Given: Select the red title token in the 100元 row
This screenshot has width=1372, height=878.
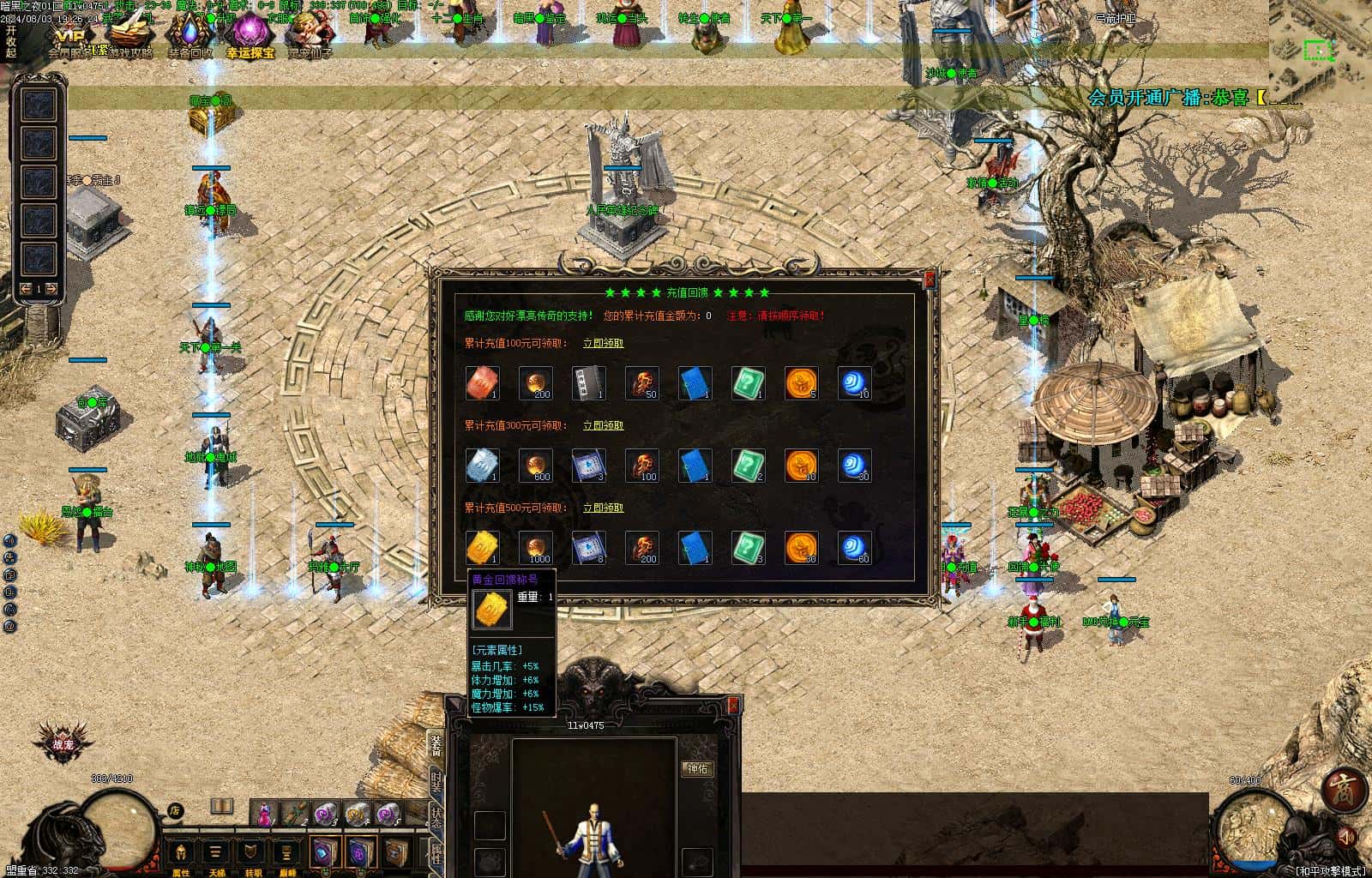Looking at the screenshot, I should point(483,383).
